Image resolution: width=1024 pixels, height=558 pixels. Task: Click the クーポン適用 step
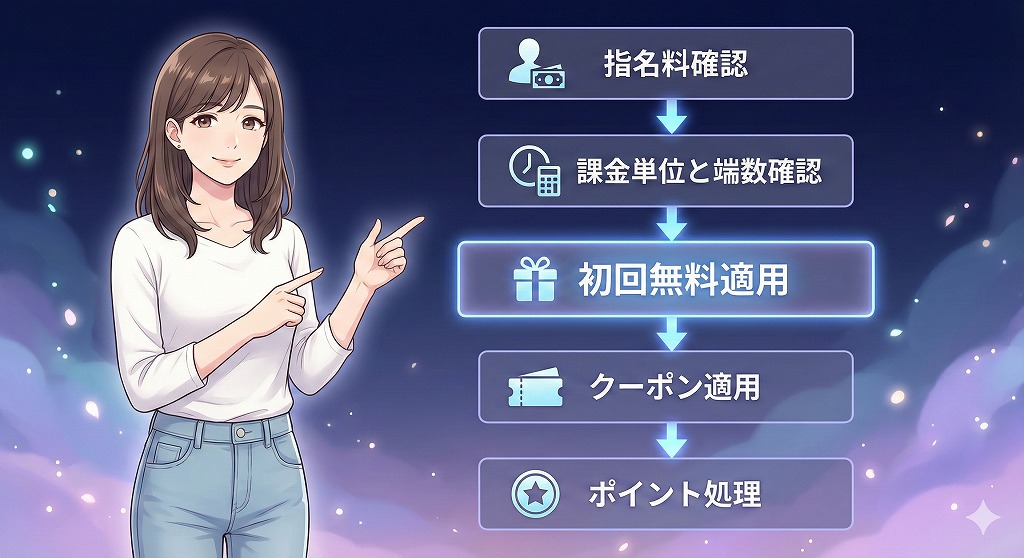click(665, 387)
